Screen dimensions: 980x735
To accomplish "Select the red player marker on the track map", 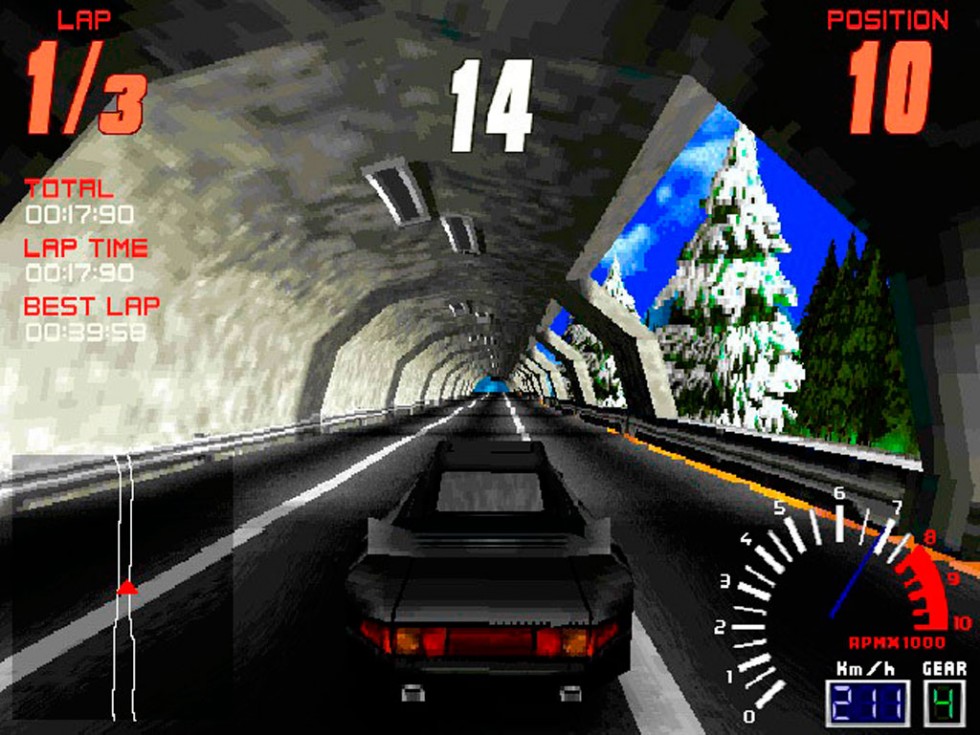I will pyautogui.click(x=127, y=588).
